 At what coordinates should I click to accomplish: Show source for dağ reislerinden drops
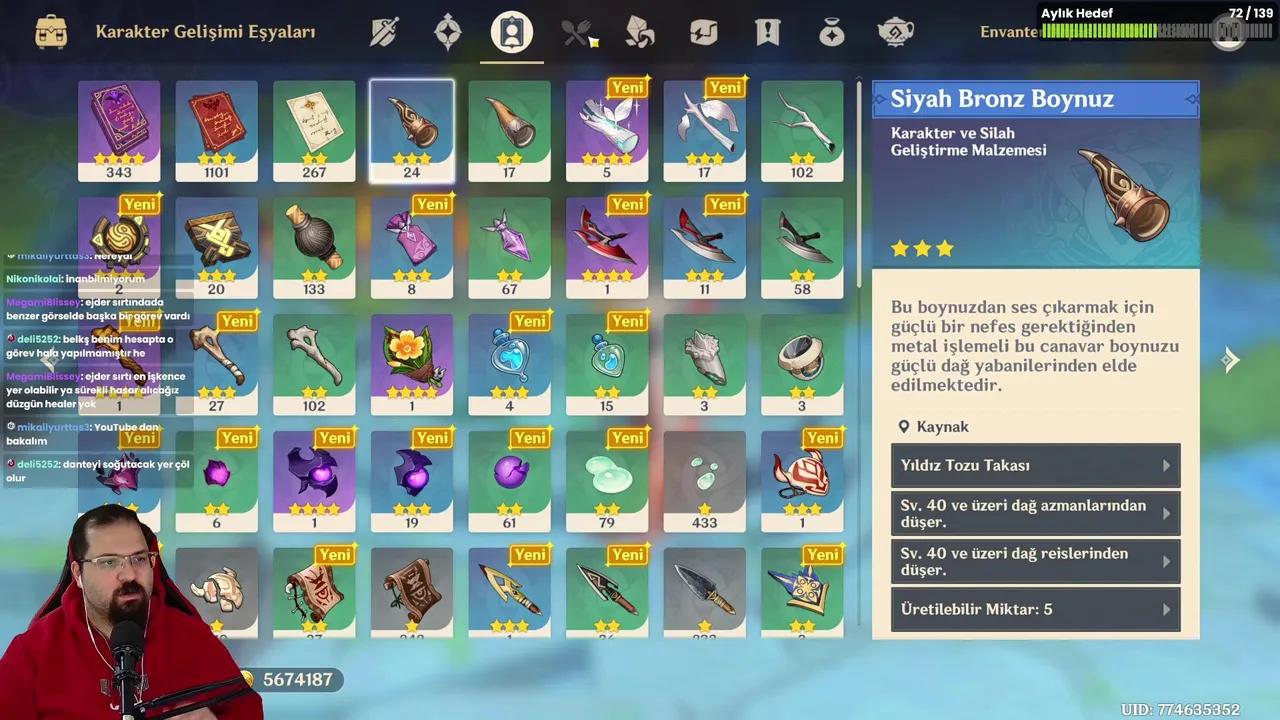coord(1035,561)
